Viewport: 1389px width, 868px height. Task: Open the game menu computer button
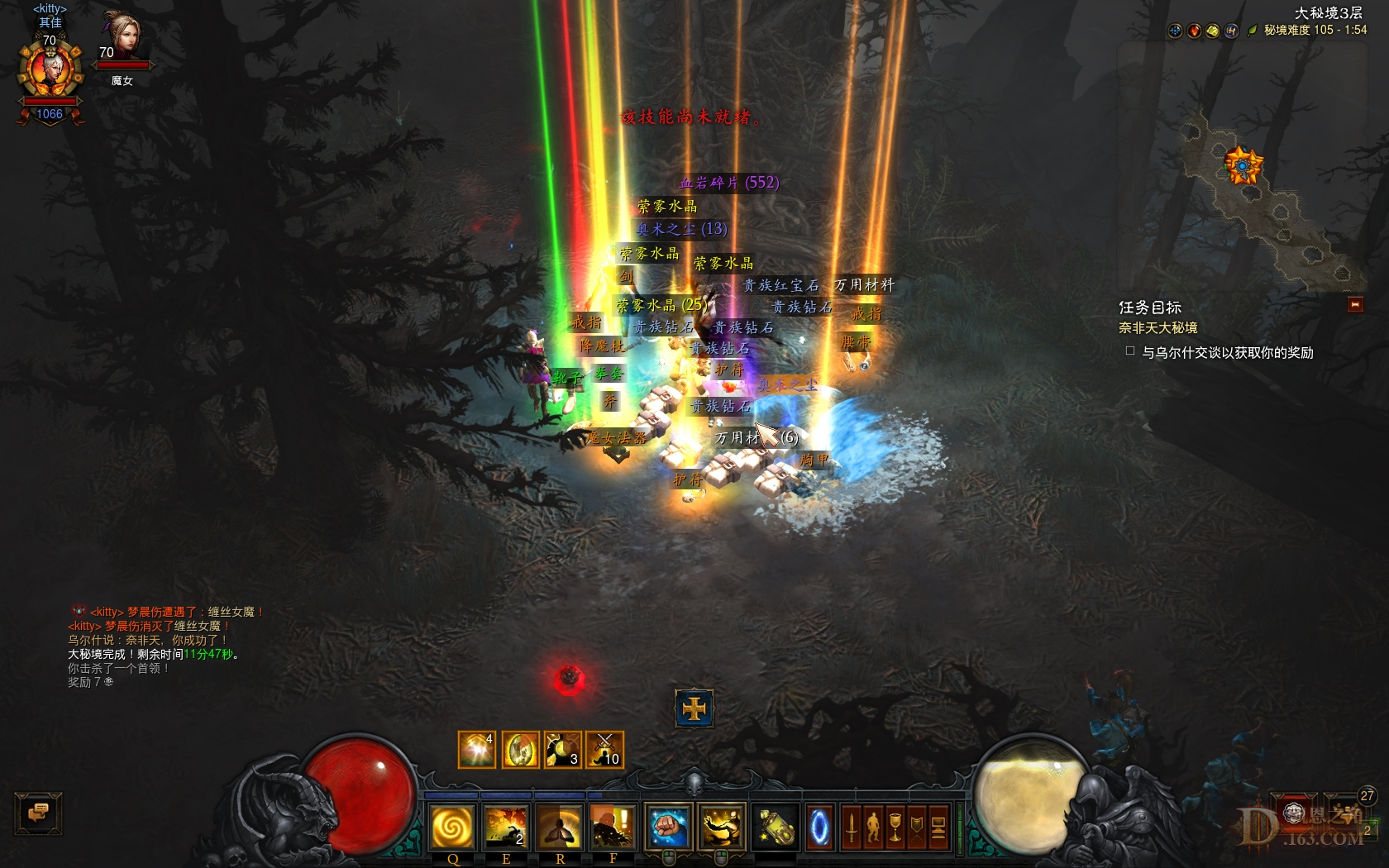[x=938, y=827]
